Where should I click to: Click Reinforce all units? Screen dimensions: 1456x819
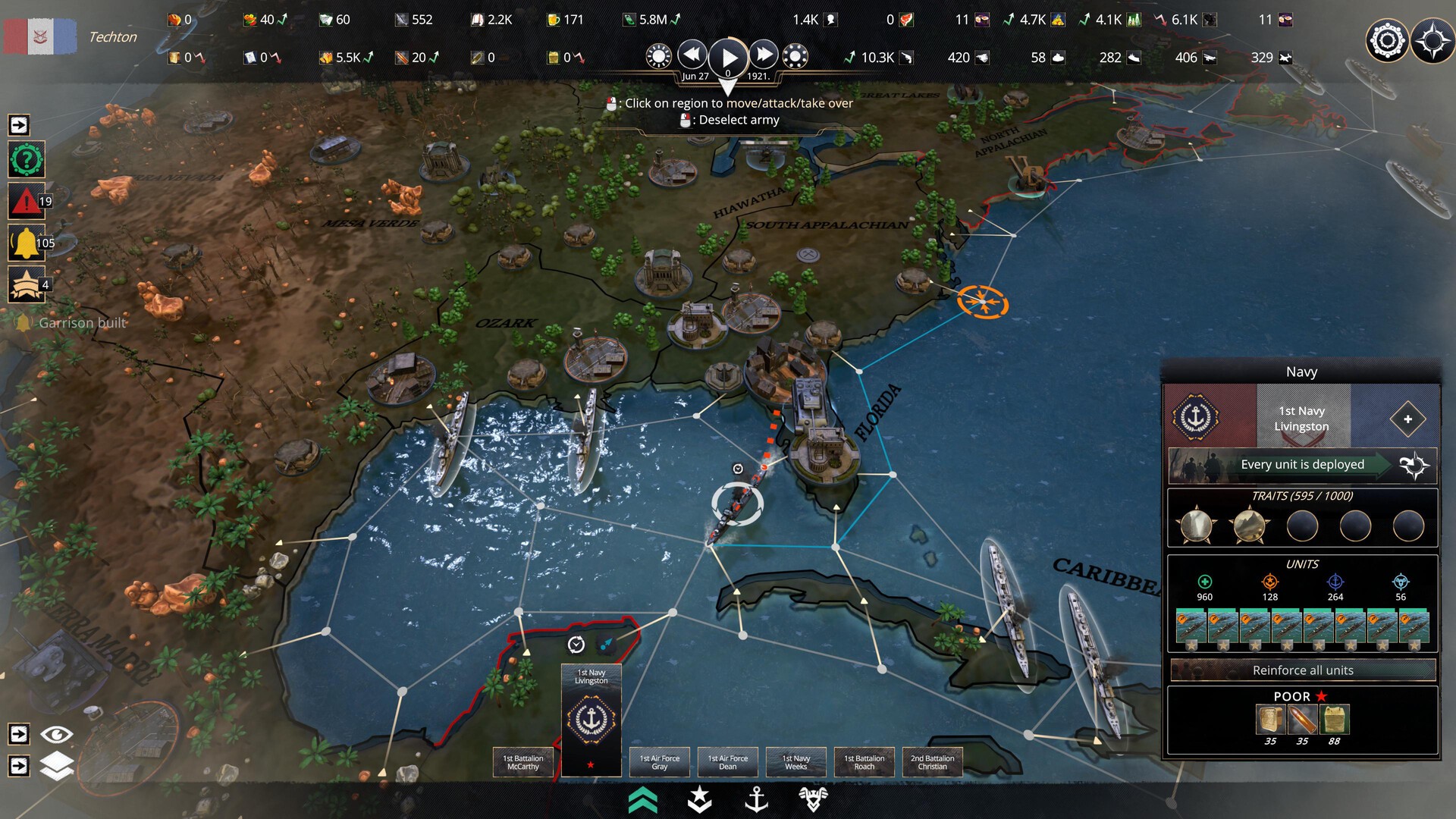1302,670
